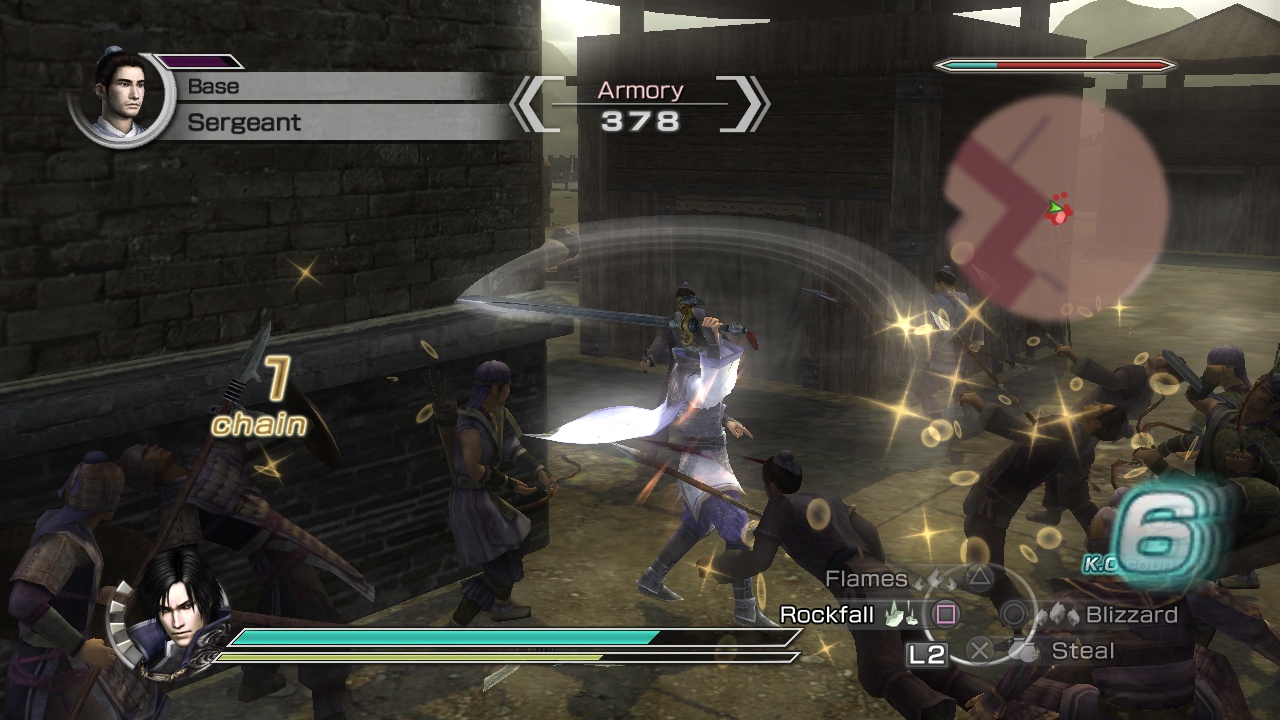Image resolution: width=1280 pixels, height=720 pixels.
Task: Click the Sergeant portrait at top left
Action: tap(122, 95)
